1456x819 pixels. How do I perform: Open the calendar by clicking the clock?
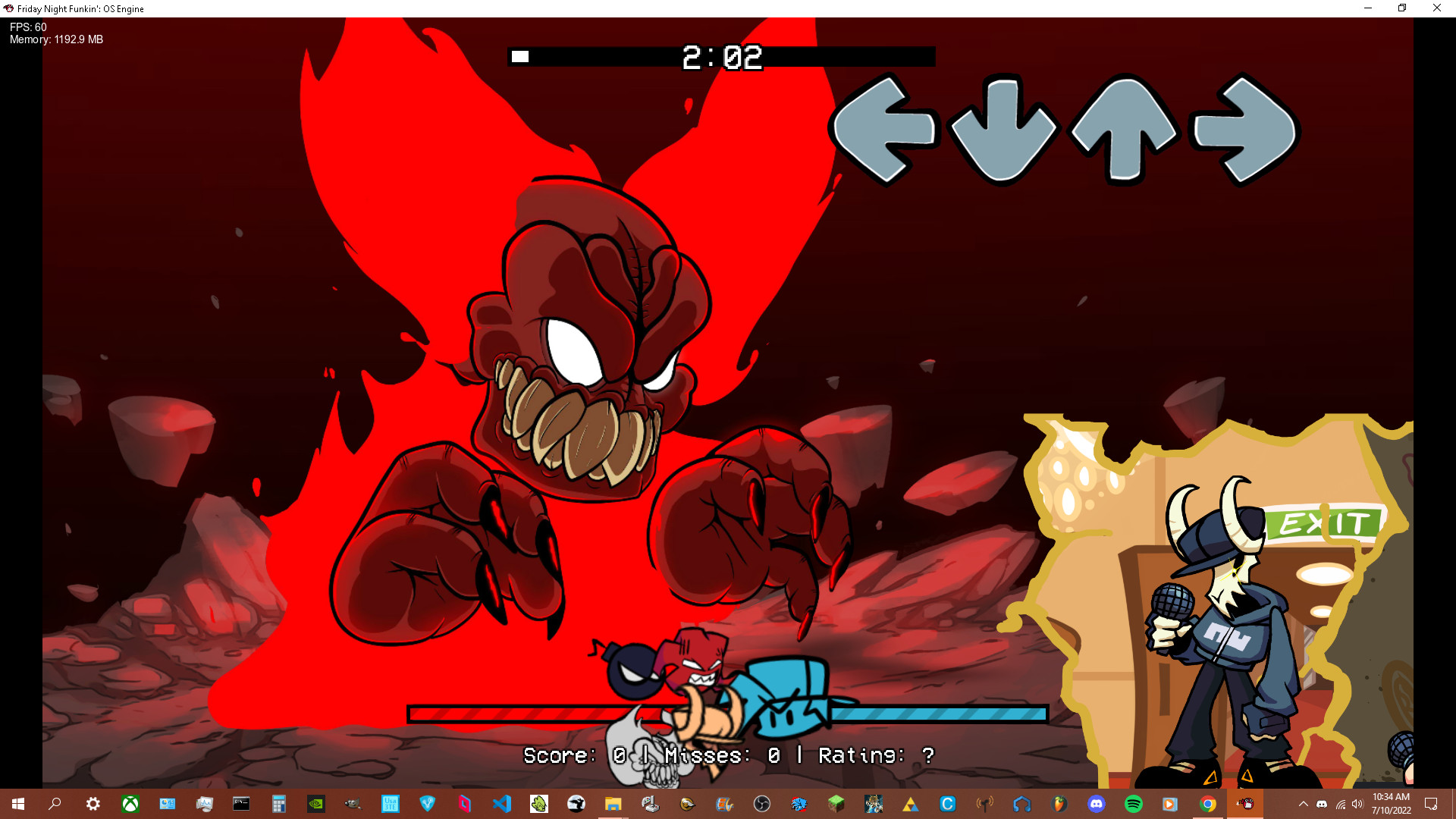click(1392, 804)
